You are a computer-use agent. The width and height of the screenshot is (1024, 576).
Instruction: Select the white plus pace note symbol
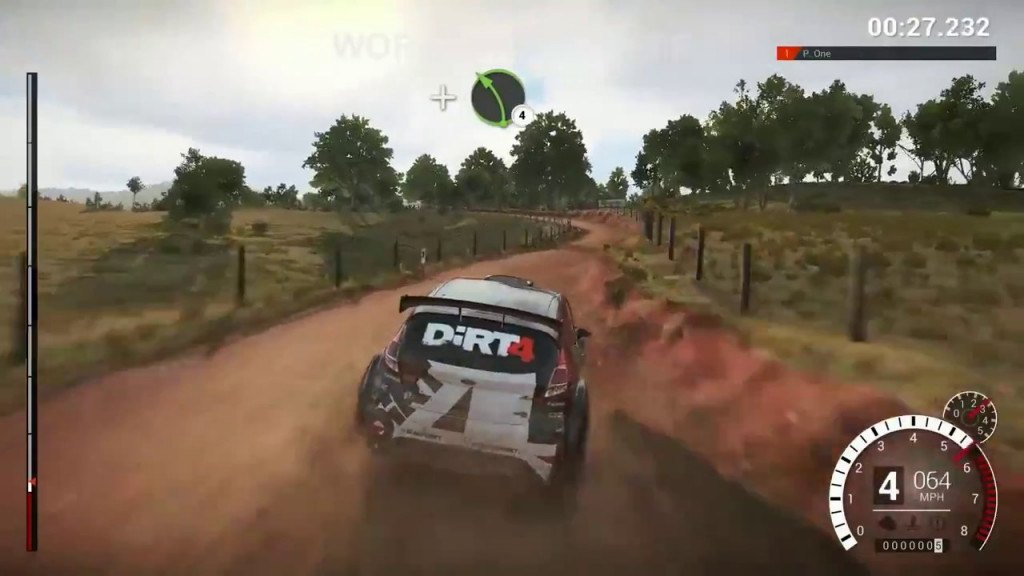coord(442,97)
